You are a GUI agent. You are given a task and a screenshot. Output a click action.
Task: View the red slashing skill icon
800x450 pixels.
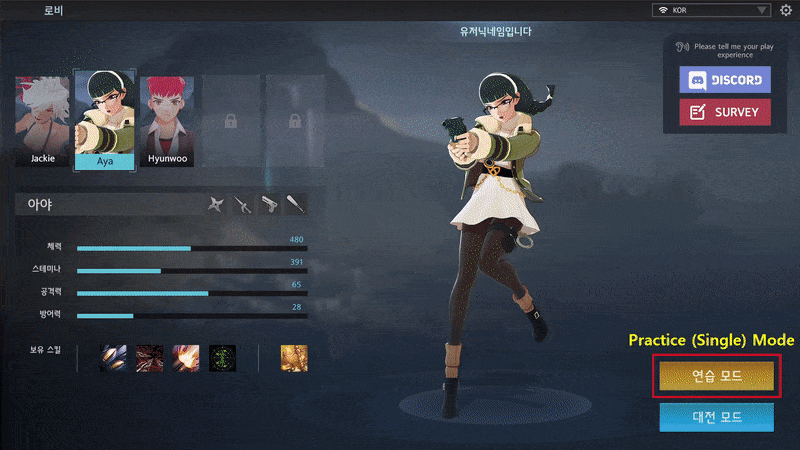(150, 357)
